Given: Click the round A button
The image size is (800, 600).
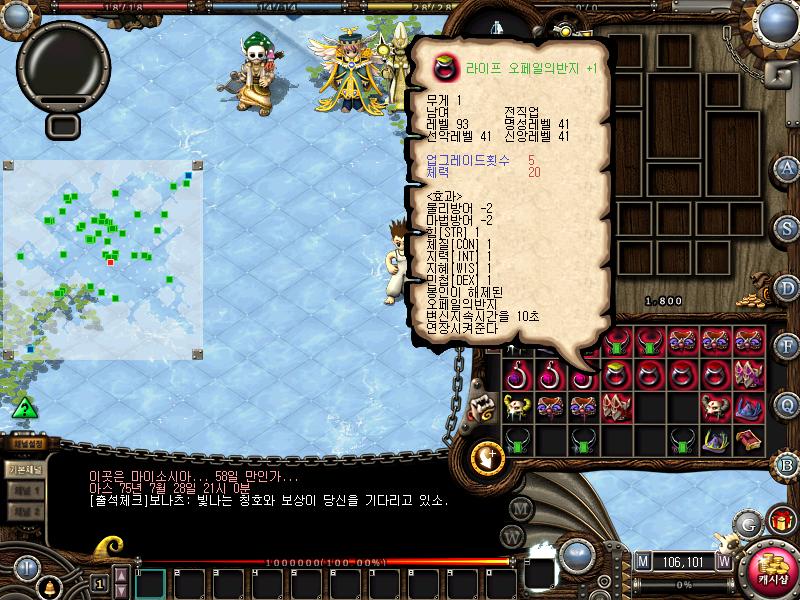Looking at the screenshot, I should [786, 167].
